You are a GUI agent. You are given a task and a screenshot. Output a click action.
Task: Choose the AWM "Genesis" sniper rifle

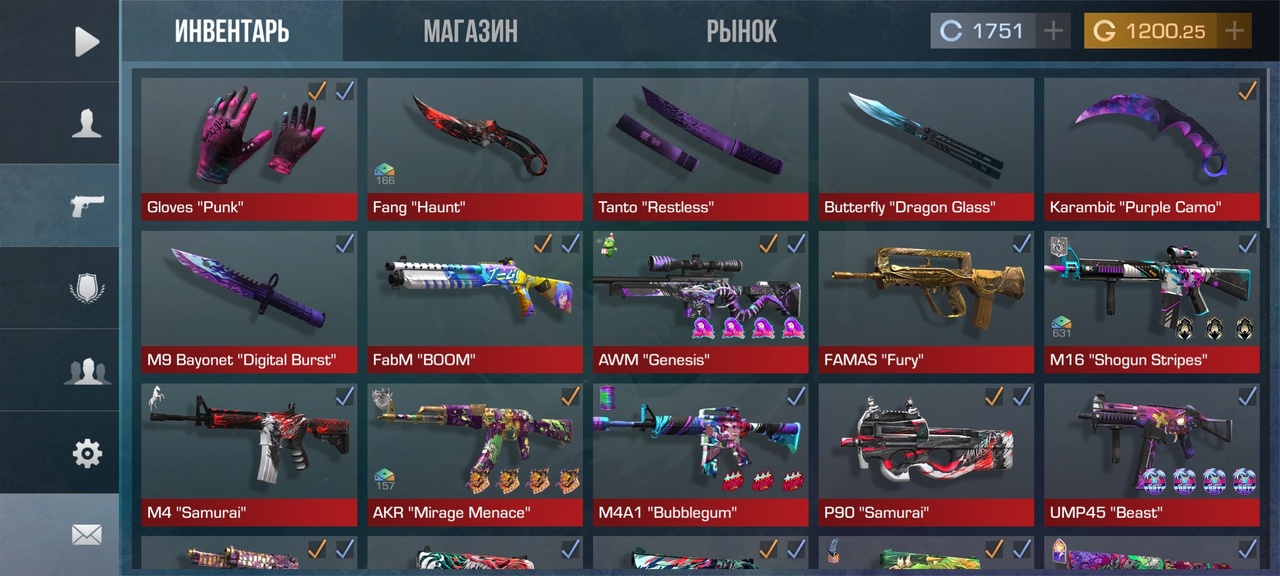[700, 301]
